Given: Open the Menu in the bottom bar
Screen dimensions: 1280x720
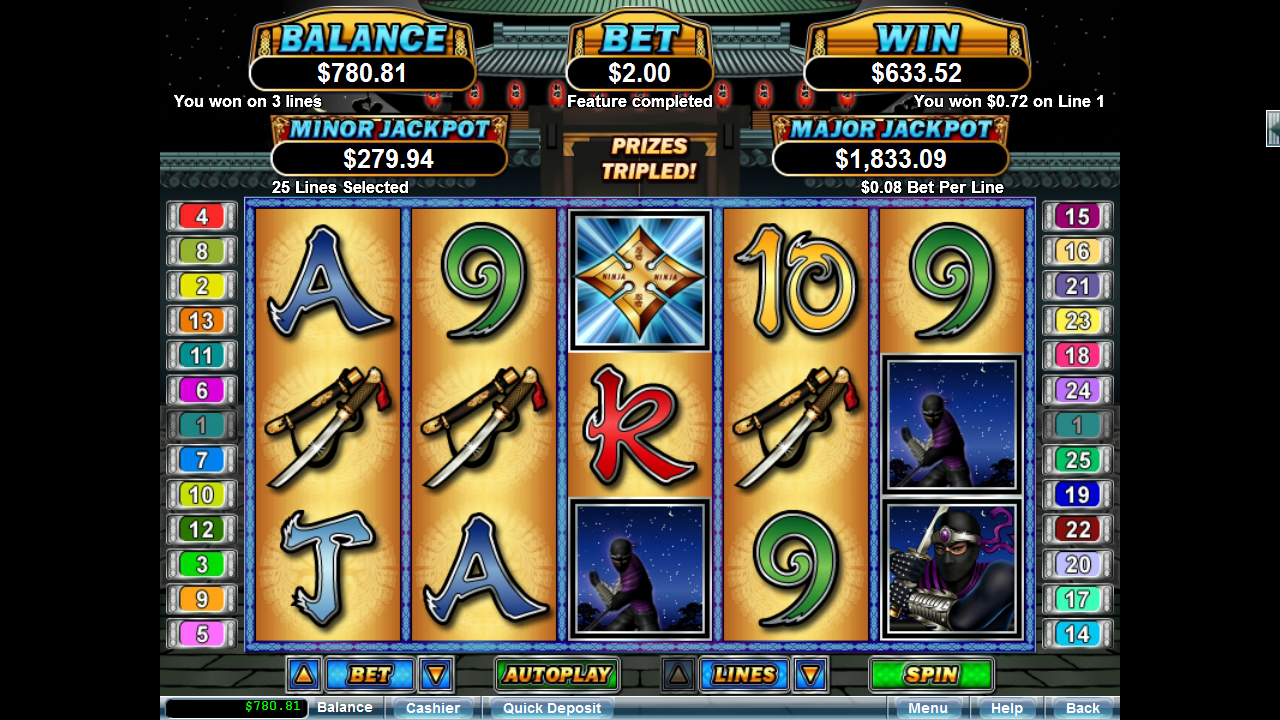Looking at the screenshot, I should coord(927,708).
